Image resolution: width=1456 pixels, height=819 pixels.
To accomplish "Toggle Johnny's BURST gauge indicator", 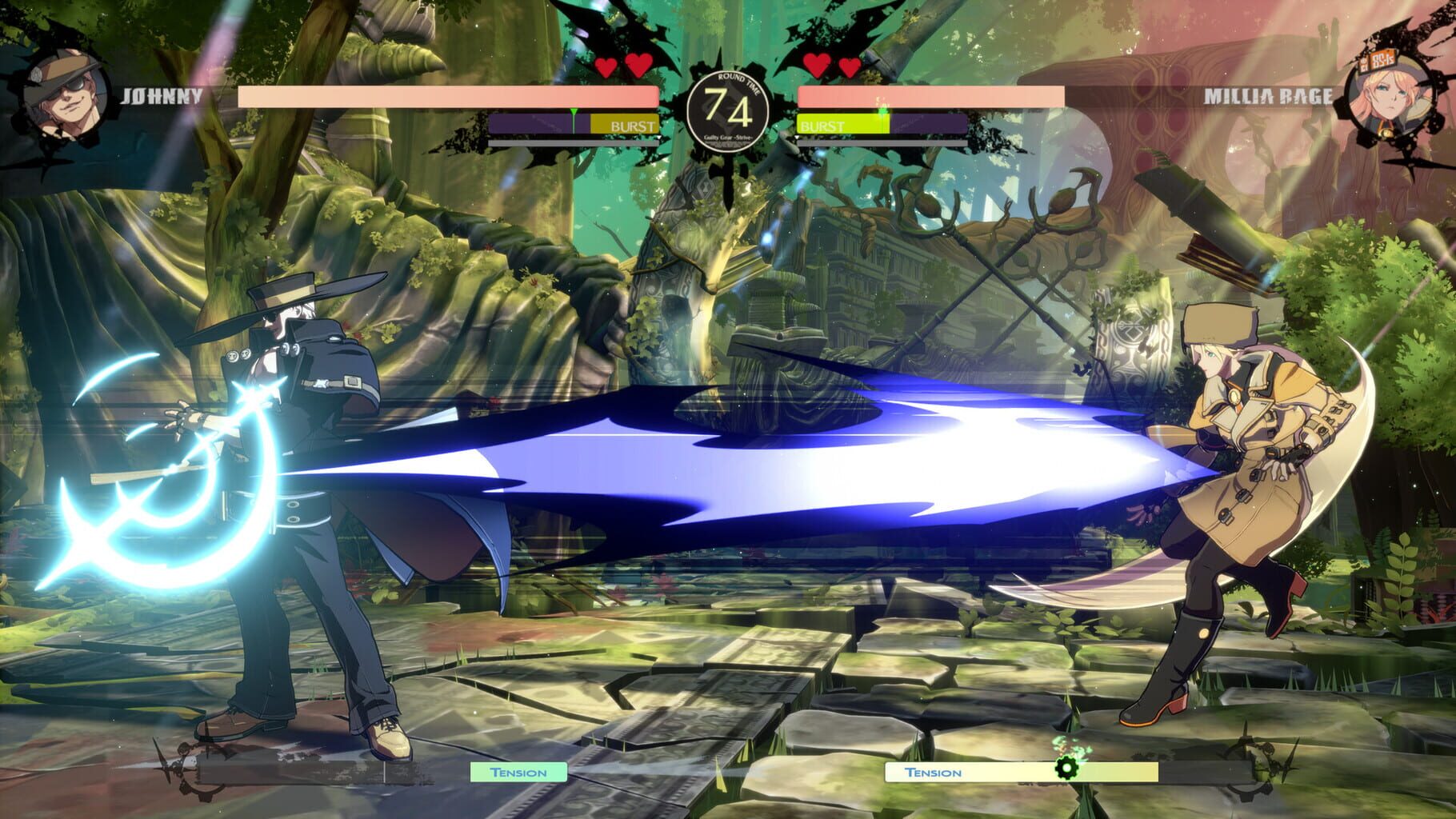I will (x=634, y=126).
